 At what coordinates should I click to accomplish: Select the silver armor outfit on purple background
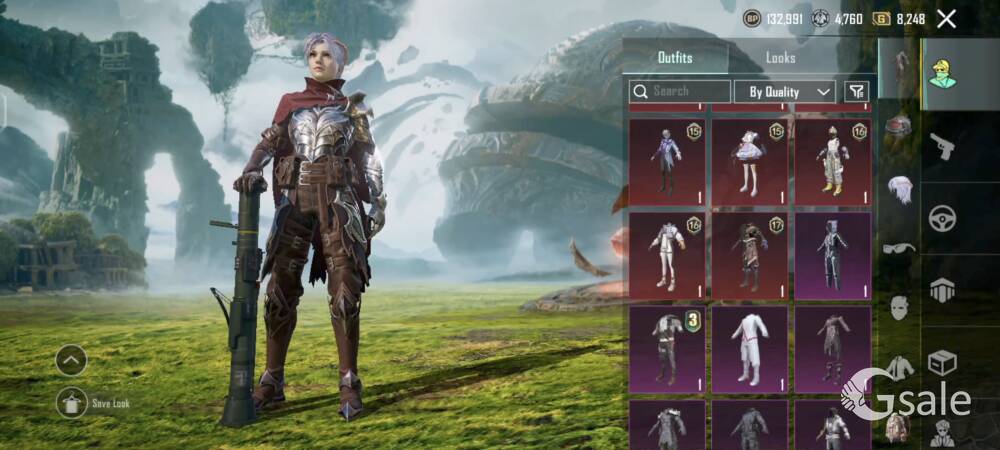pos(832,254)
